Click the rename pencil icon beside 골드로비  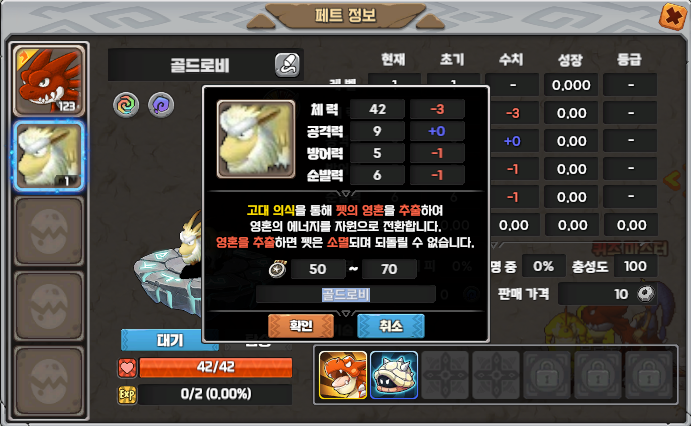coord(286,66)
